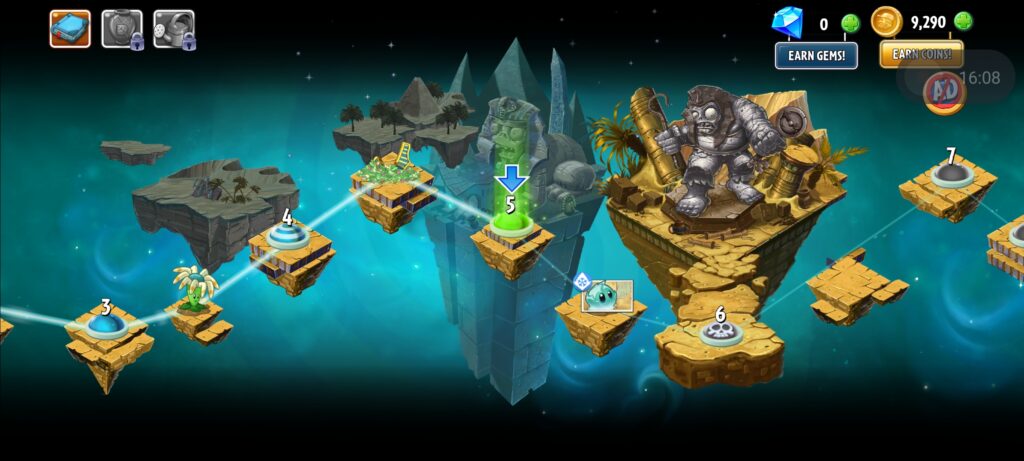Click the Earn Coins! button

921,54
